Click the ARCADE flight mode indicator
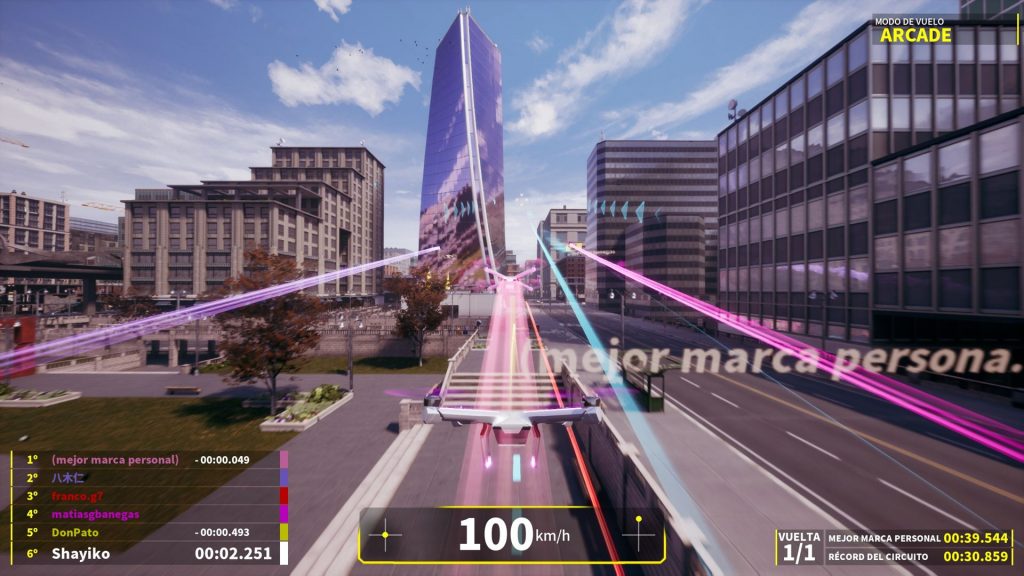This screenshot has width=1024, height=576. click(915, 35)
